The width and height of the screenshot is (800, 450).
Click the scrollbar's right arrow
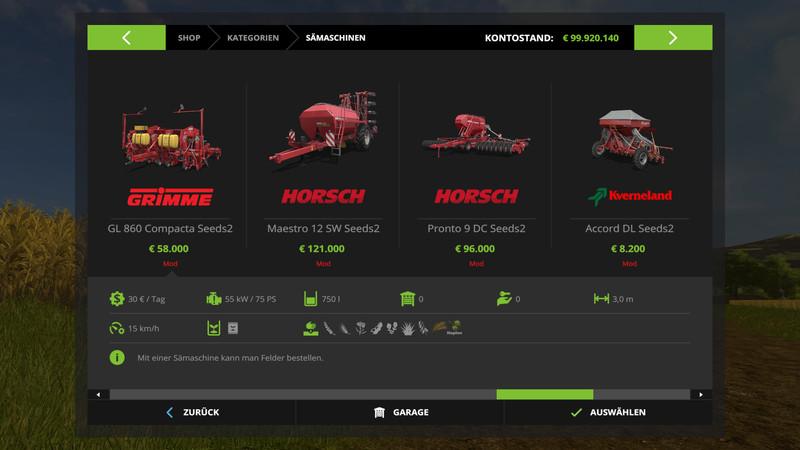coord(702,394)
